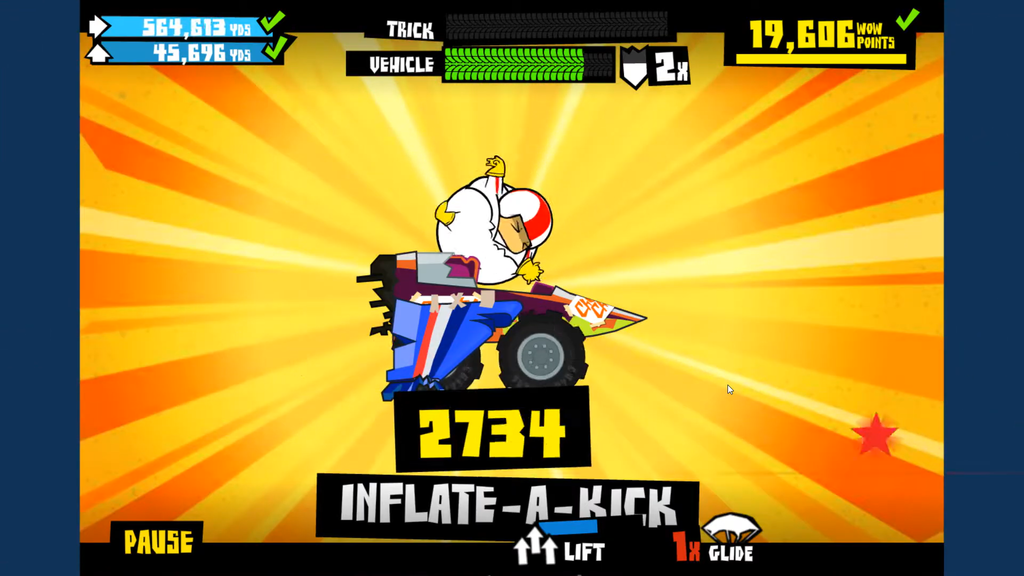Screen dimensions: 1024x576
Task: Pause the game with the PAUSE button
Action: tap(157, 542)
